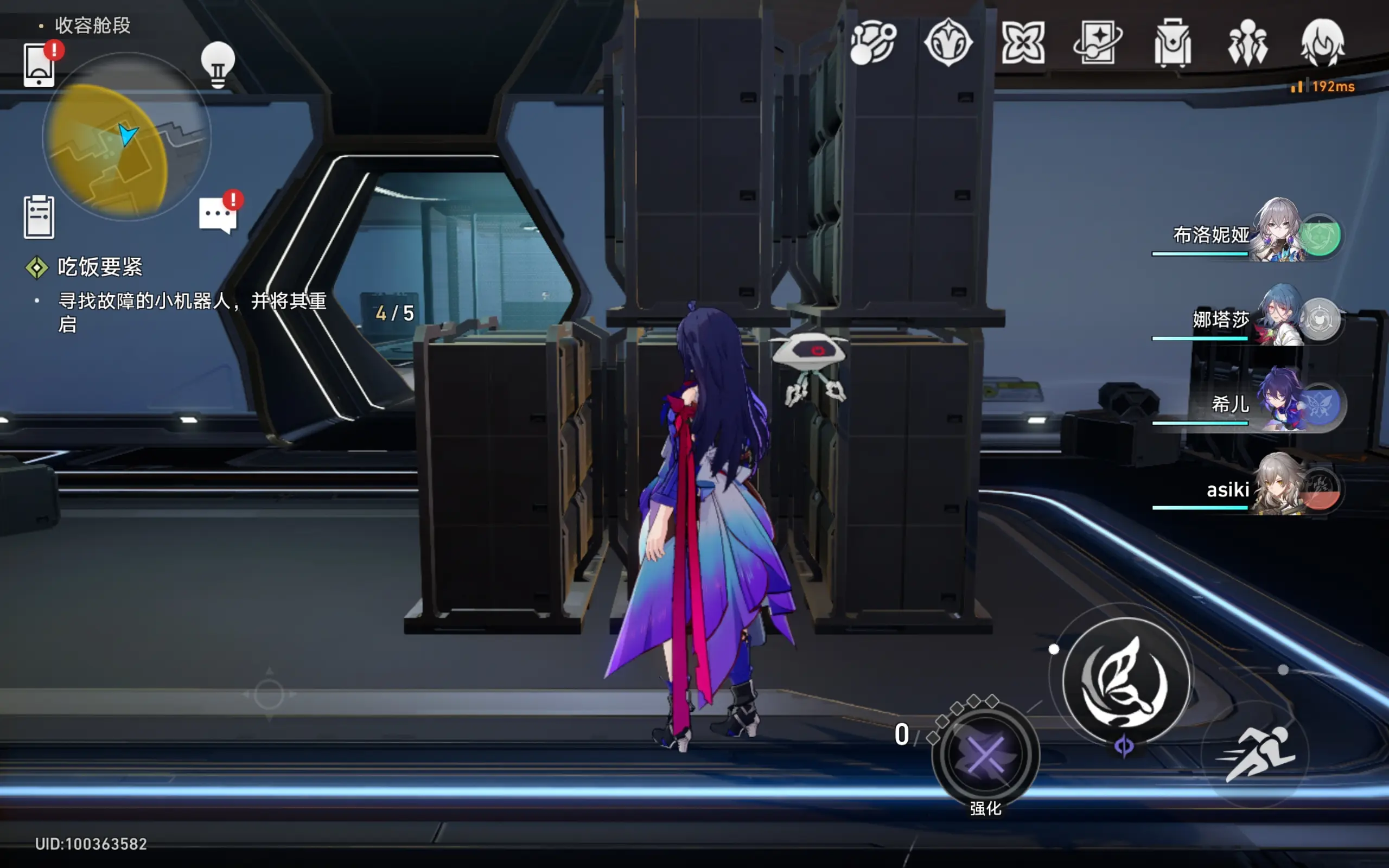Viewport: 1389px width, 868px height.
Task: Open the star card warp icon
Action: (1098, 42)
